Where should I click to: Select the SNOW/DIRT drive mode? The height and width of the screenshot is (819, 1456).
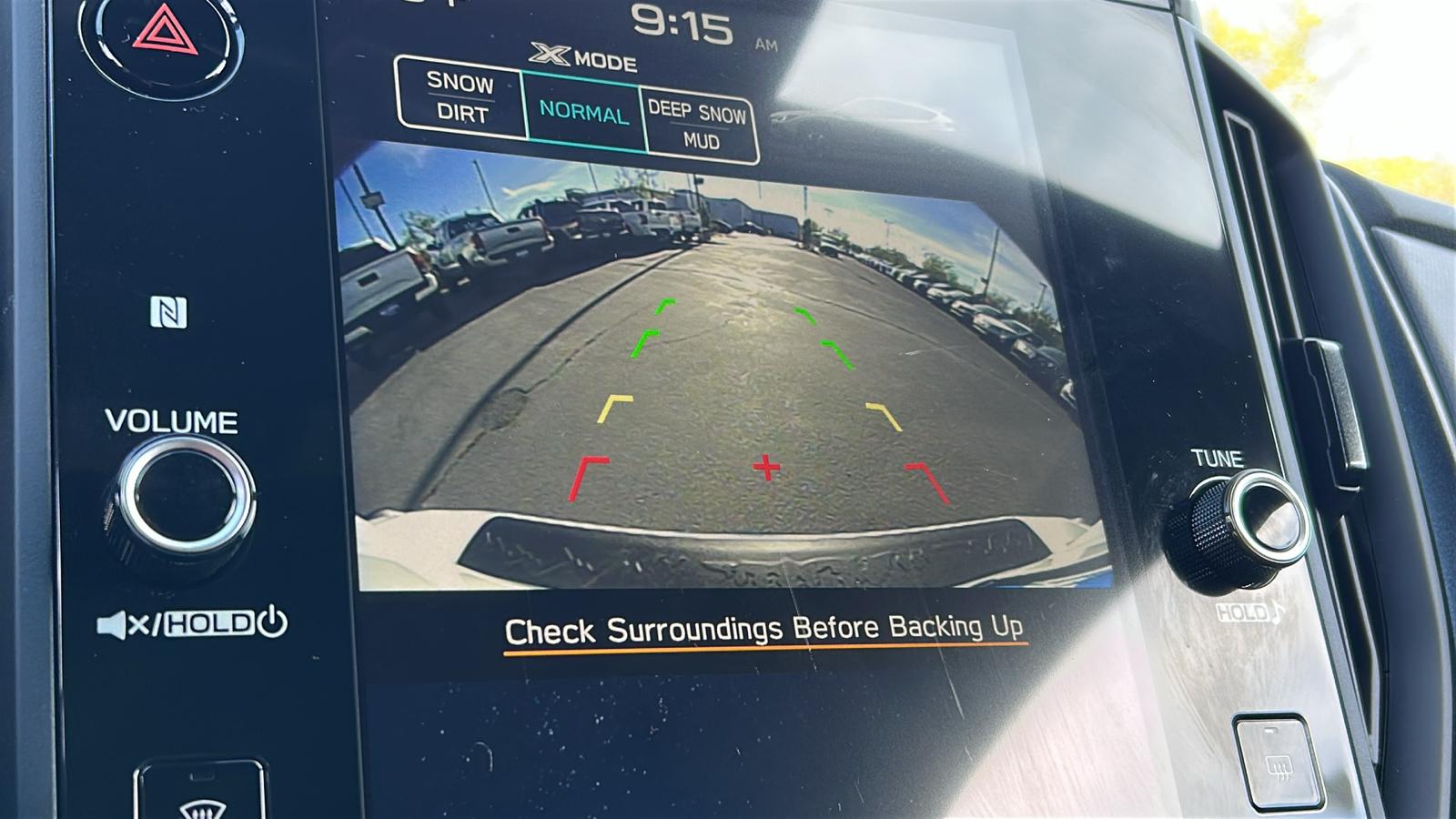(460, 97)
